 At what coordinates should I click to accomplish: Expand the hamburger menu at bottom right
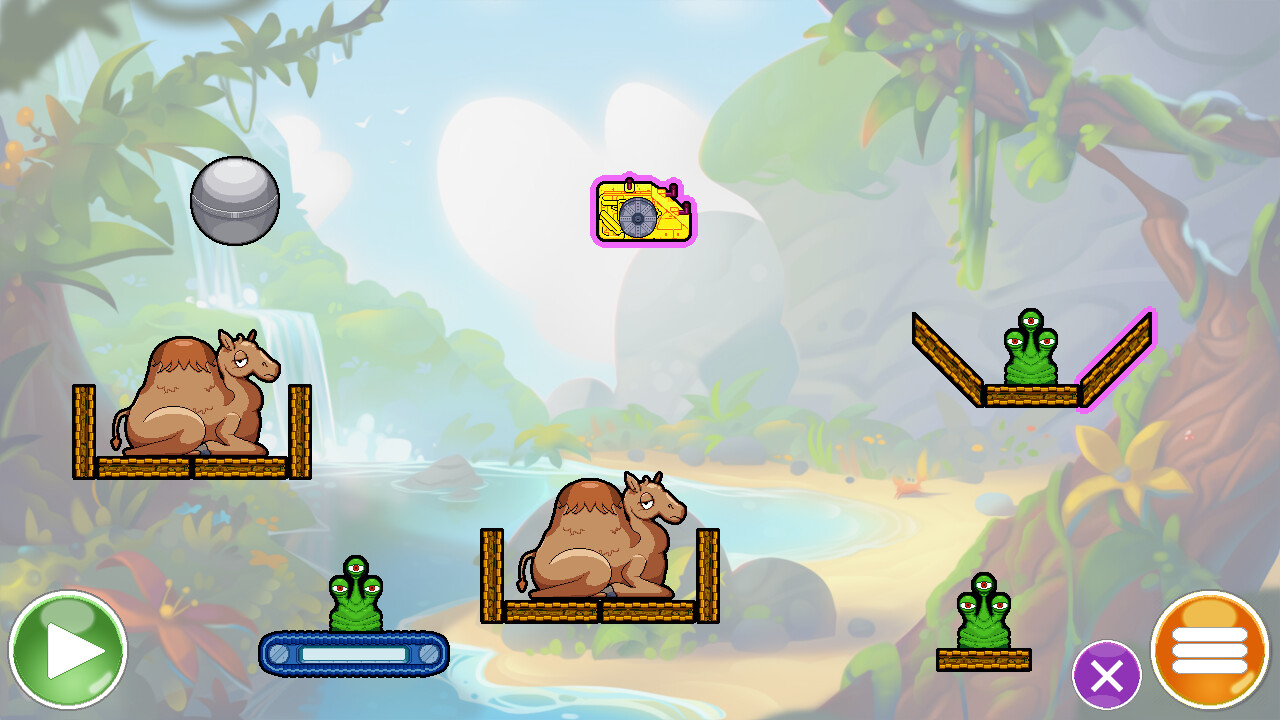[1210, 655]
